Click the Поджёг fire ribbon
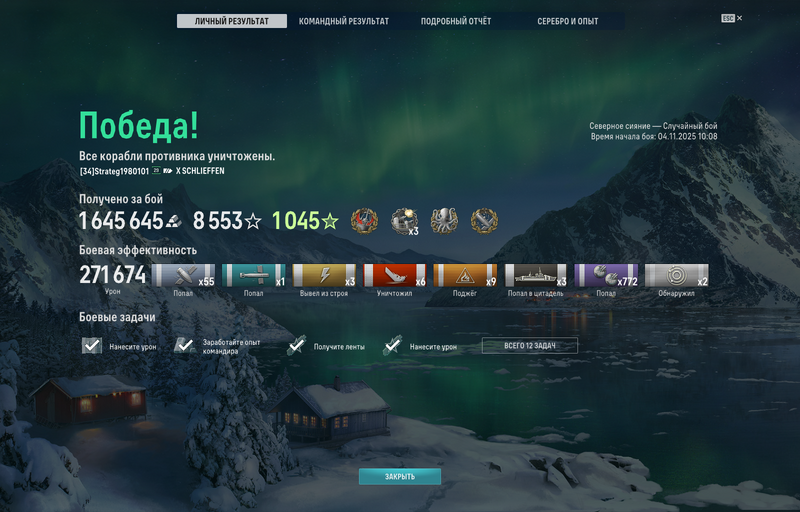This screenshot has height=512, width=800. click(464, 276)
